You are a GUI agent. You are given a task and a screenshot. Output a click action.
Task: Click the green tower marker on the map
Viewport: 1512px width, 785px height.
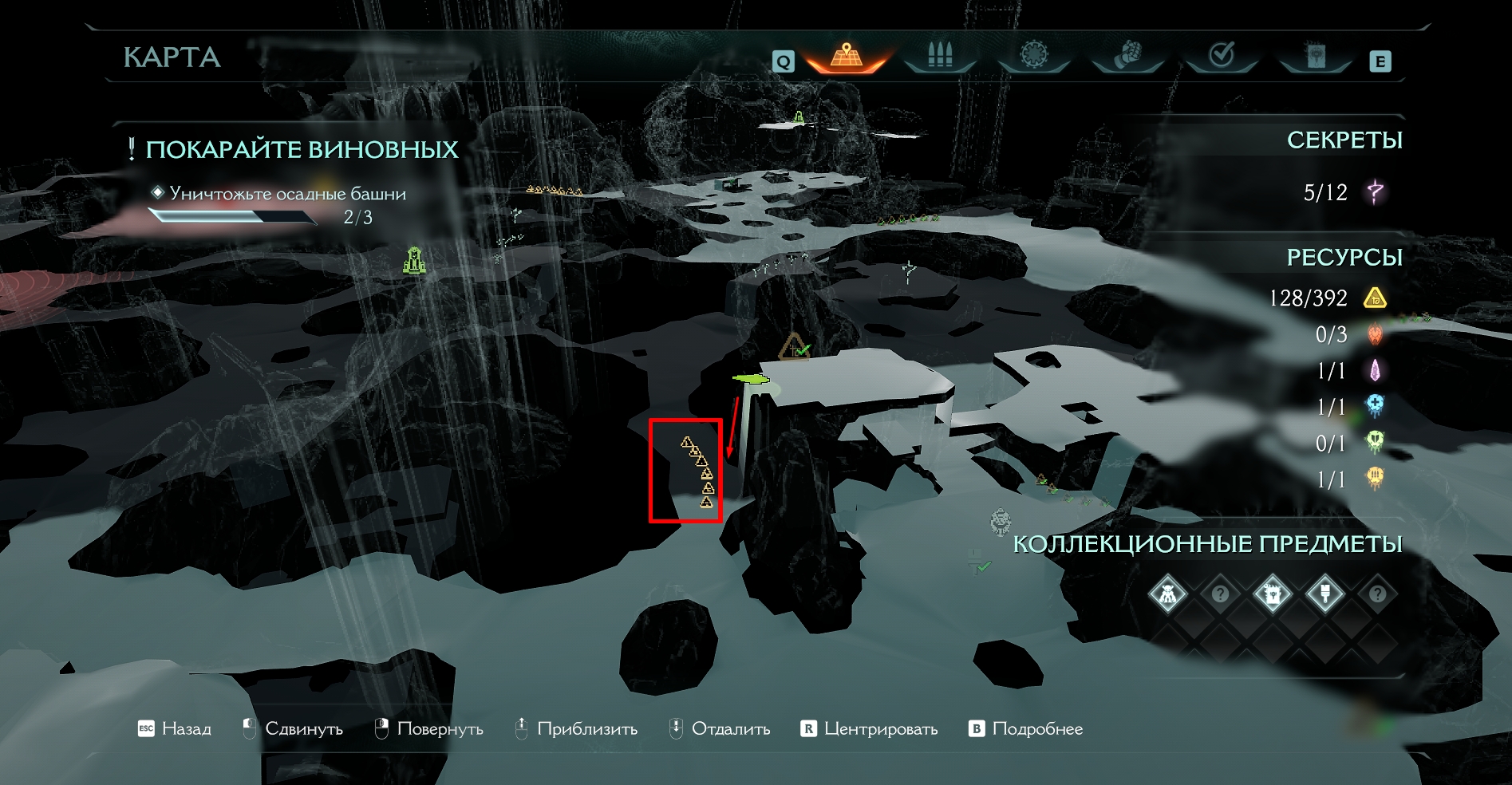[413, 260]
